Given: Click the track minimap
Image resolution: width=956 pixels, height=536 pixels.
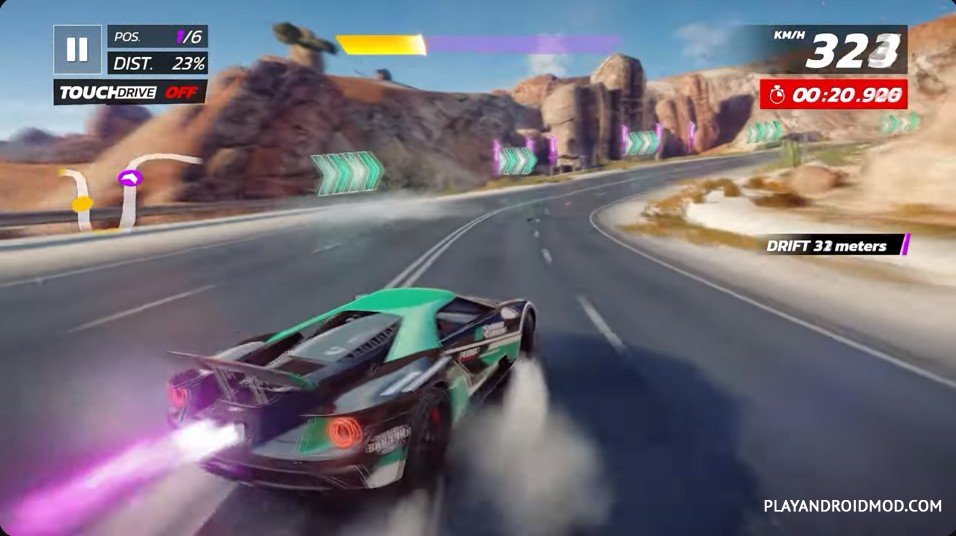Looking at the screenshot, I should [125, 188].
